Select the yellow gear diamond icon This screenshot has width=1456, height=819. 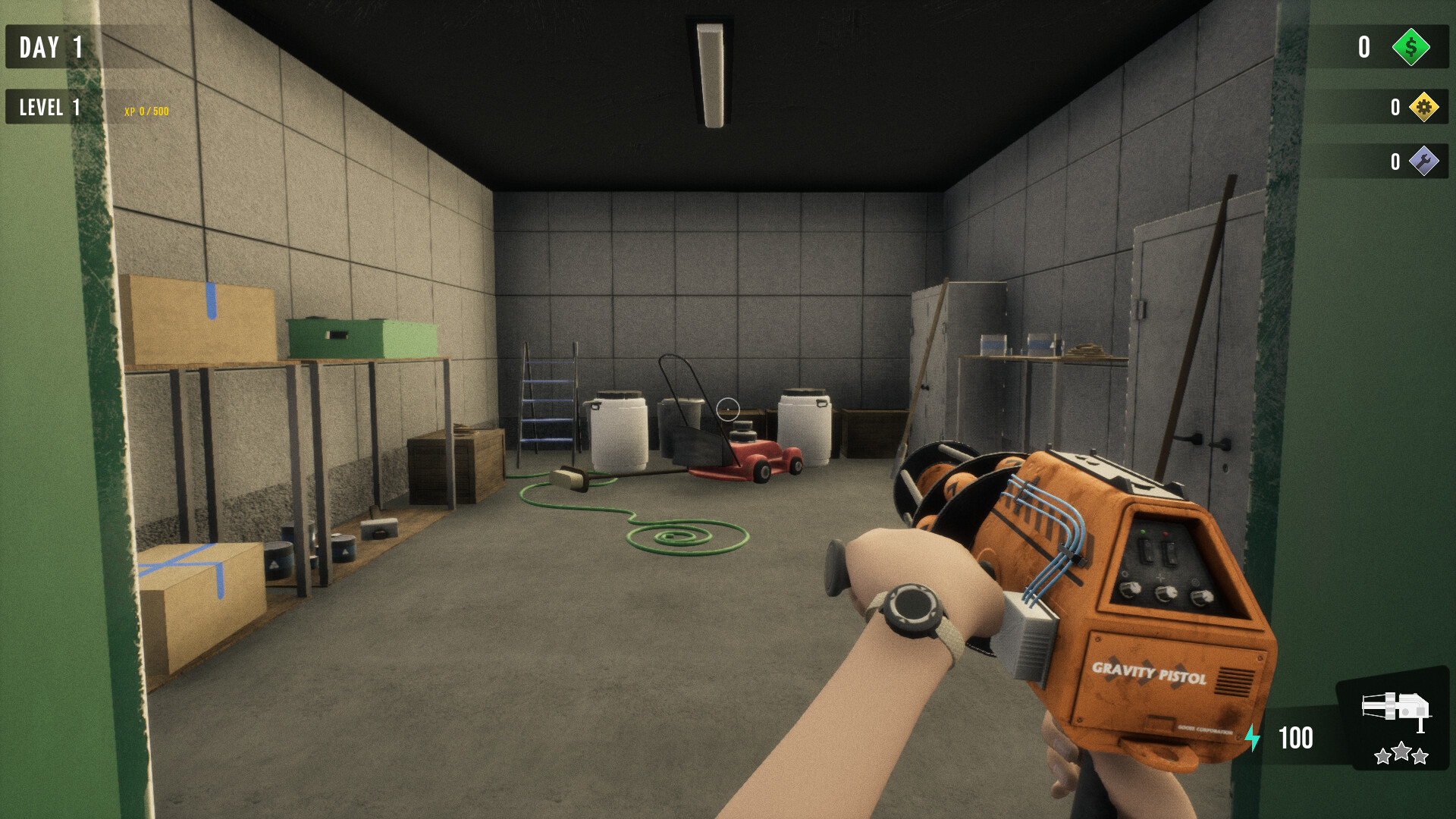[1424, 108]
